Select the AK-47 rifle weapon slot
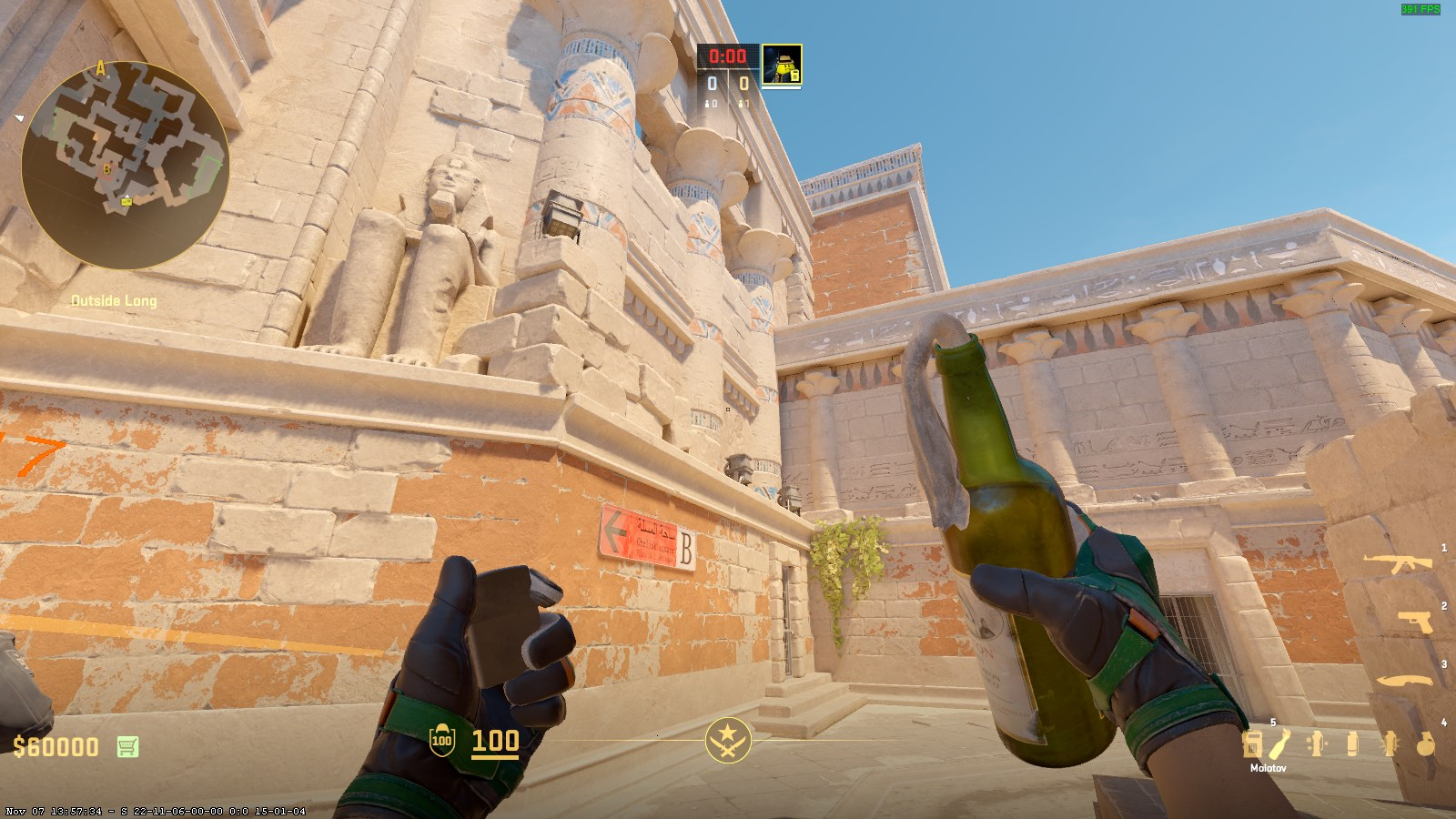This screenshot has height=819, width=1456. coord(1401,563)
